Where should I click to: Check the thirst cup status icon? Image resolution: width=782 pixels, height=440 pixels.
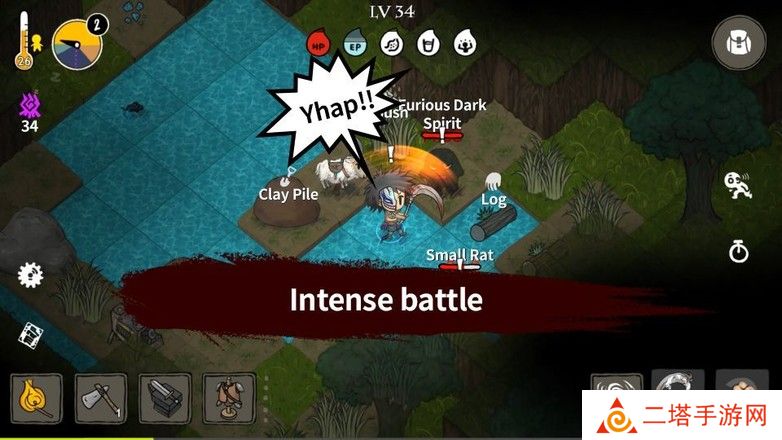[429, 44]
